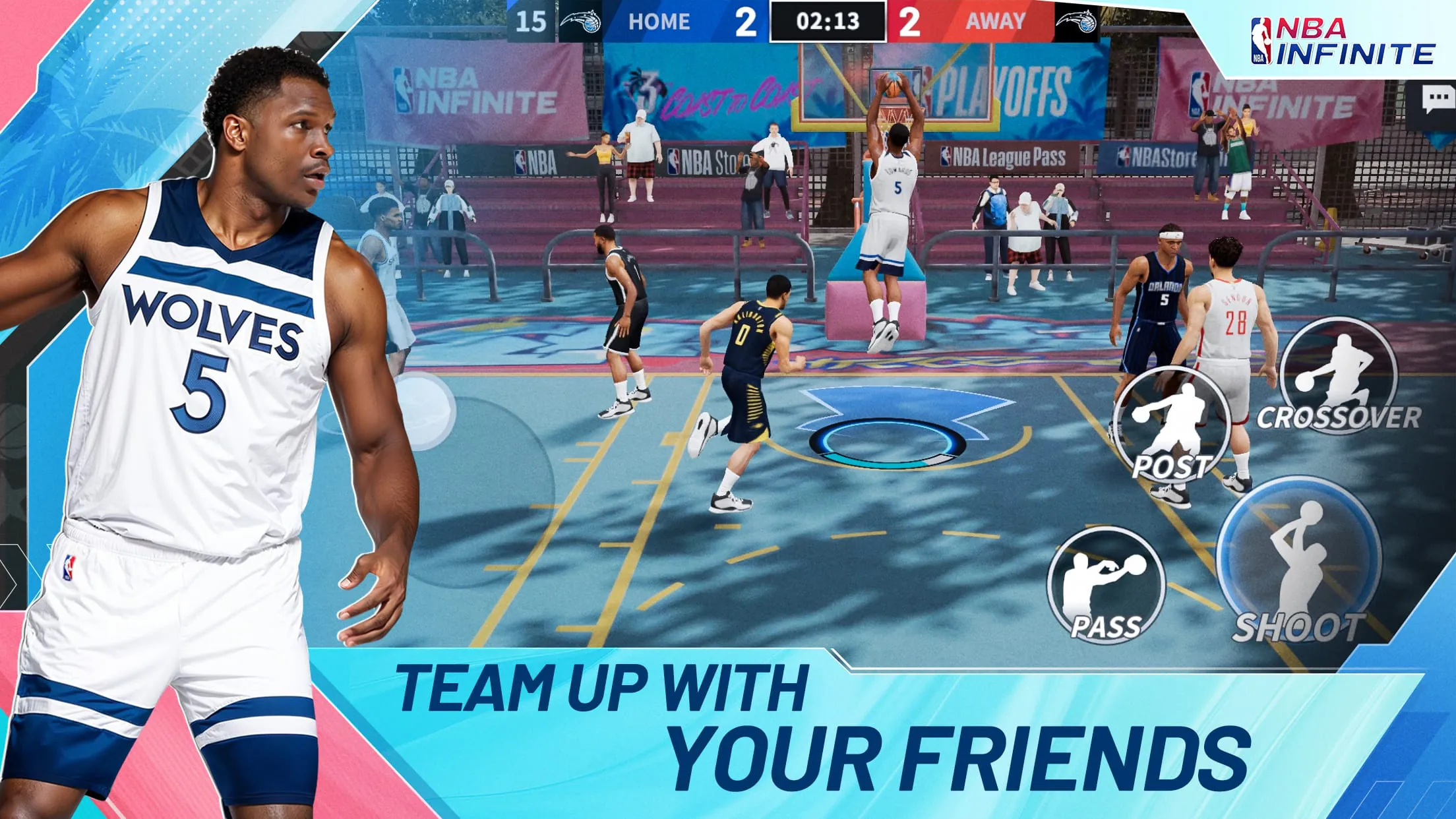Viewport: 1456px width, 819px height.
Task: Select the HOME score display
Action: 748,20
